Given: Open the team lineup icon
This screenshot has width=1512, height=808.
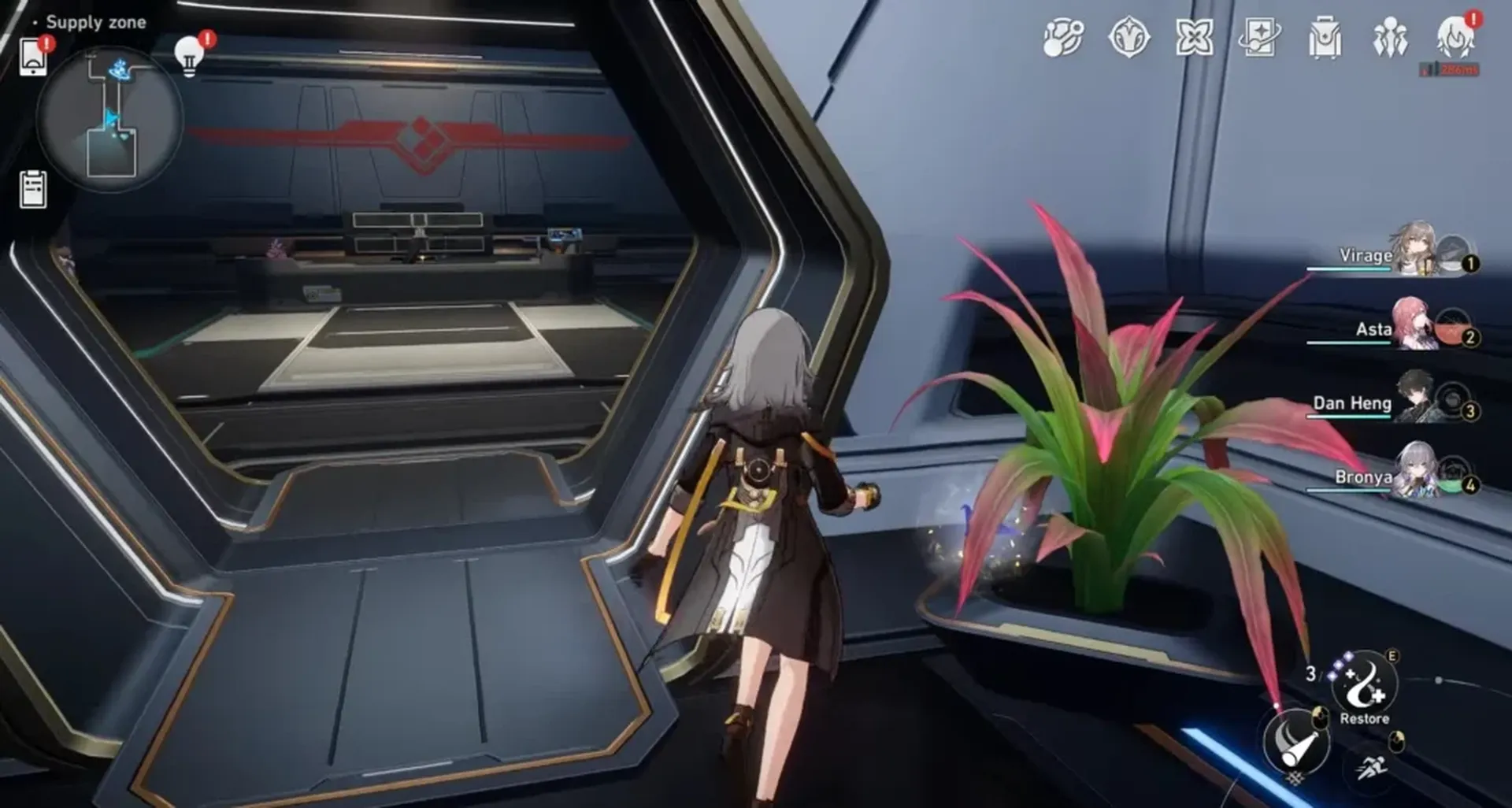Looking at the screenshot, I should coord(1392,38).
